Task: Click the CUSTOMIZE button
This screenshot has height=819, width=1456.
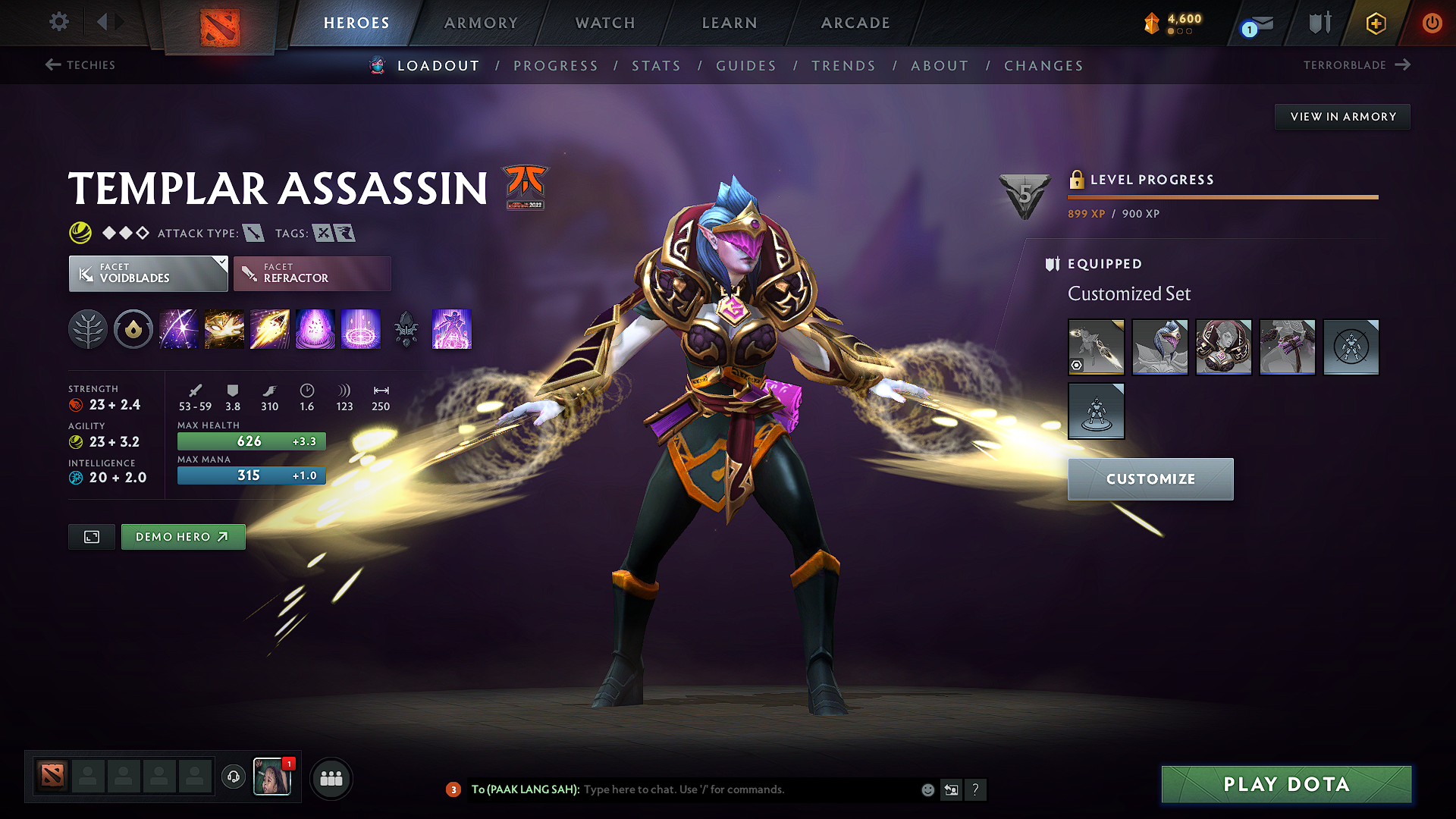Action: [x=1150, y=479]
